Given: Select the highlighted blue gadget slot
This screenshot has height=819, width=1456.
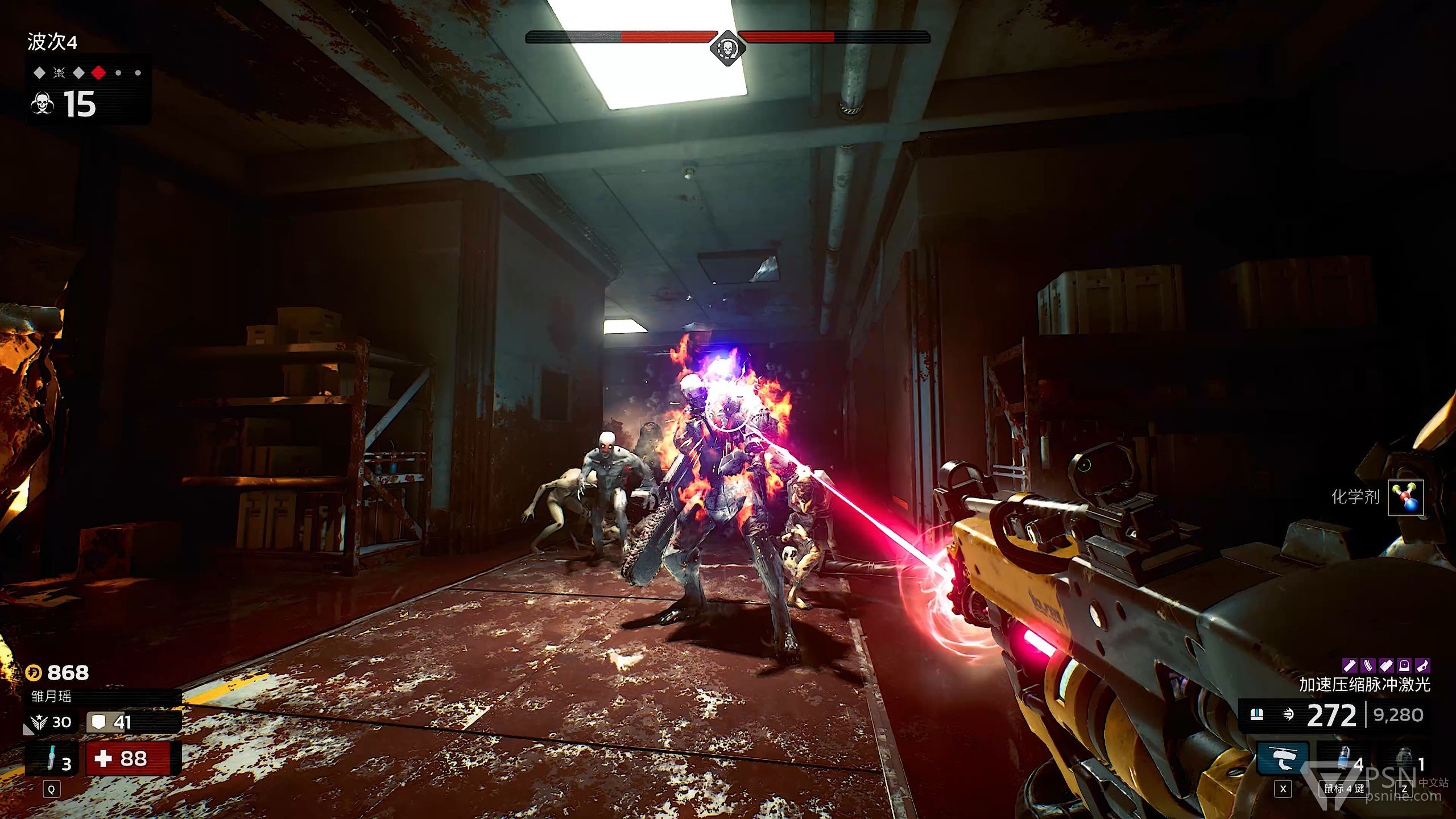Looking at the screenshot, I should click(1283, 759).
